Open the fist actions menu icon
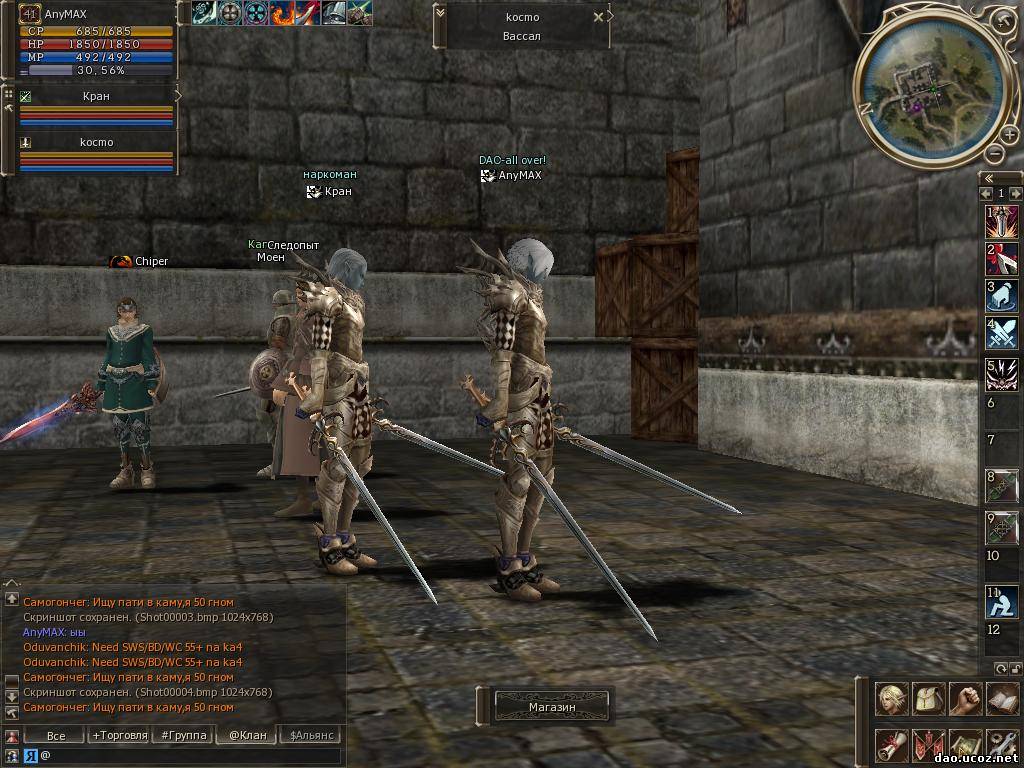Screen dimensions: 1024x768 pyautogui.click(x=966, y=698)
